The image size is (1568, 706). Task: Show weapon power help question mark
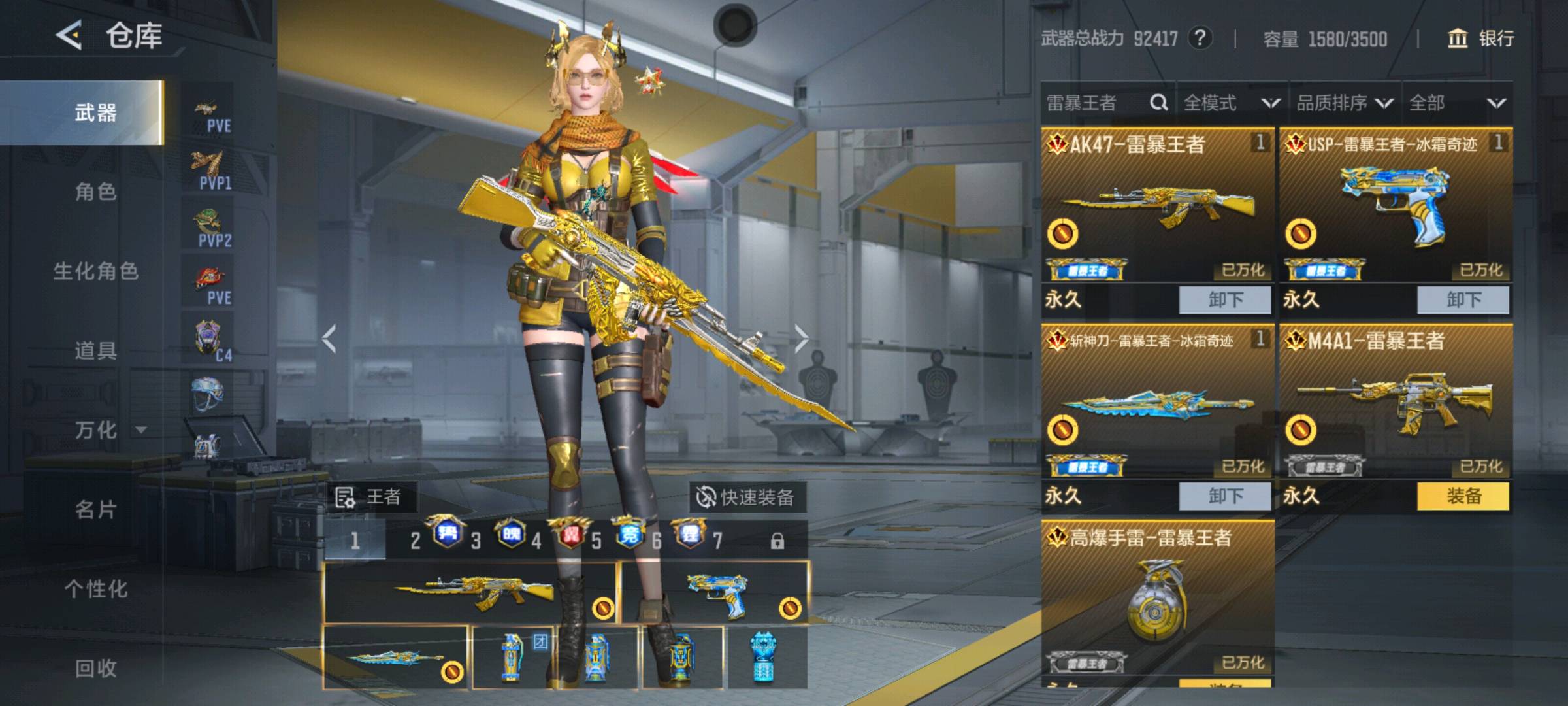pyautogui.click(x=1200, y=38)
